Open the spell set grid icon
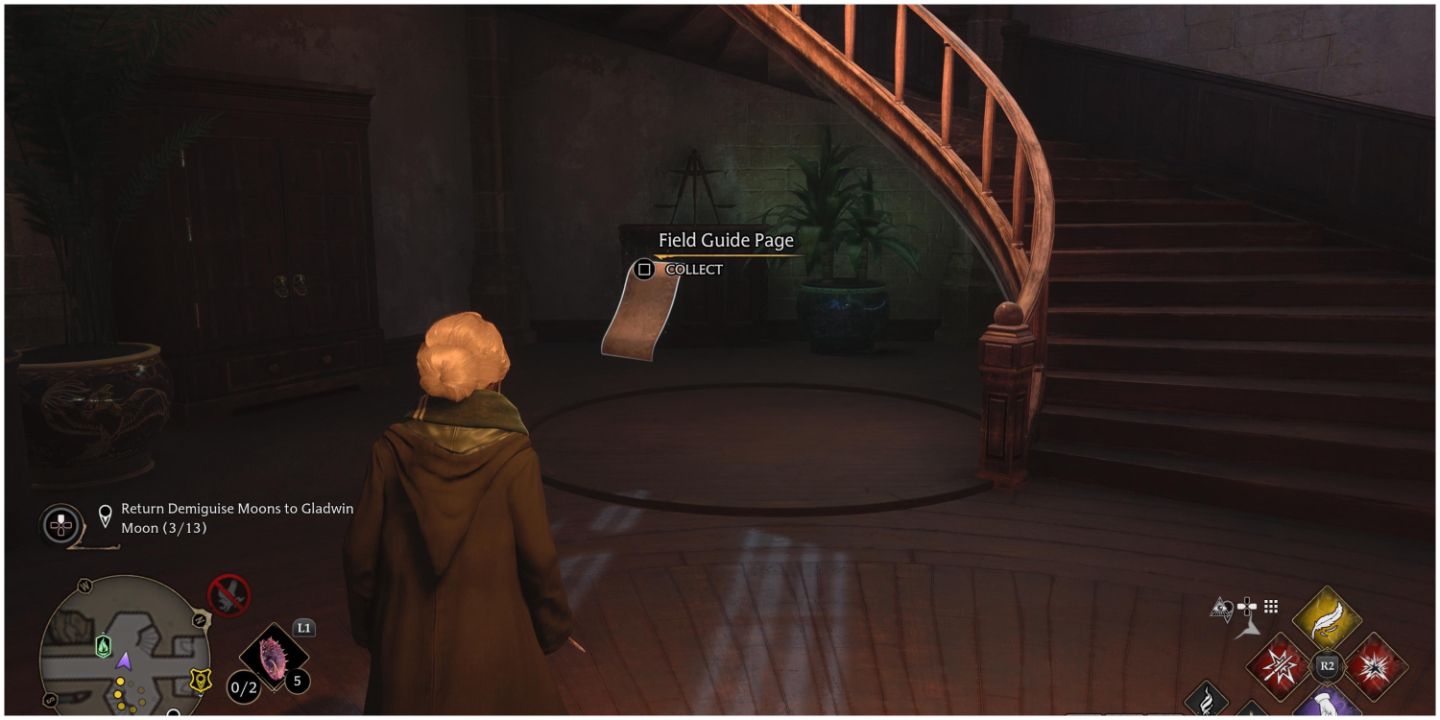The image size is (1440, 720). (x=1269, y=606)
